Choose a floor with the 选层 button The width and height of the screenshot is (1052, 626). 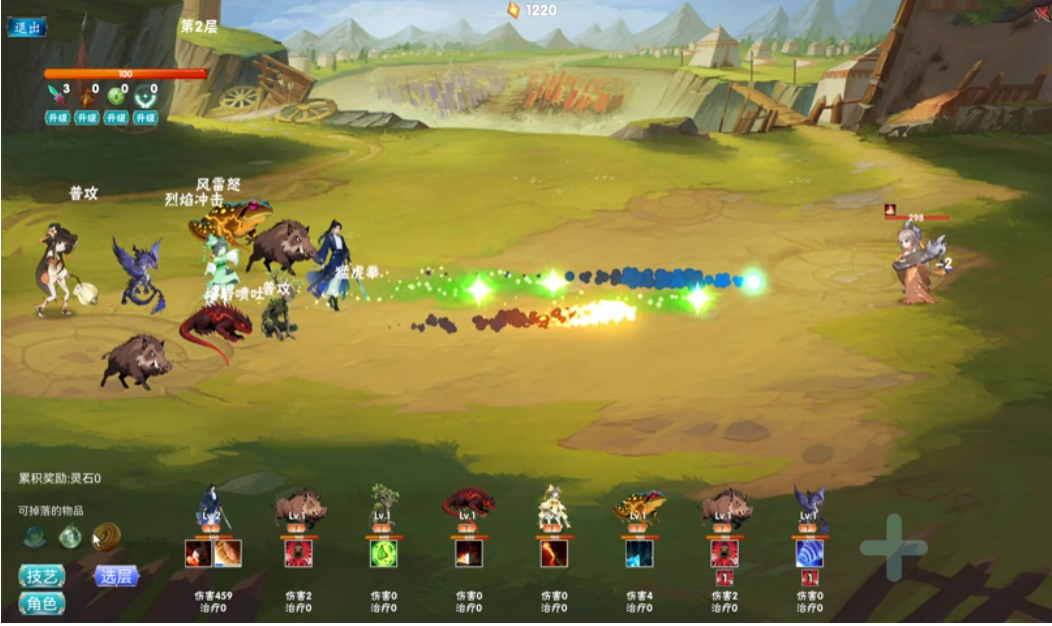pos(116,576)
